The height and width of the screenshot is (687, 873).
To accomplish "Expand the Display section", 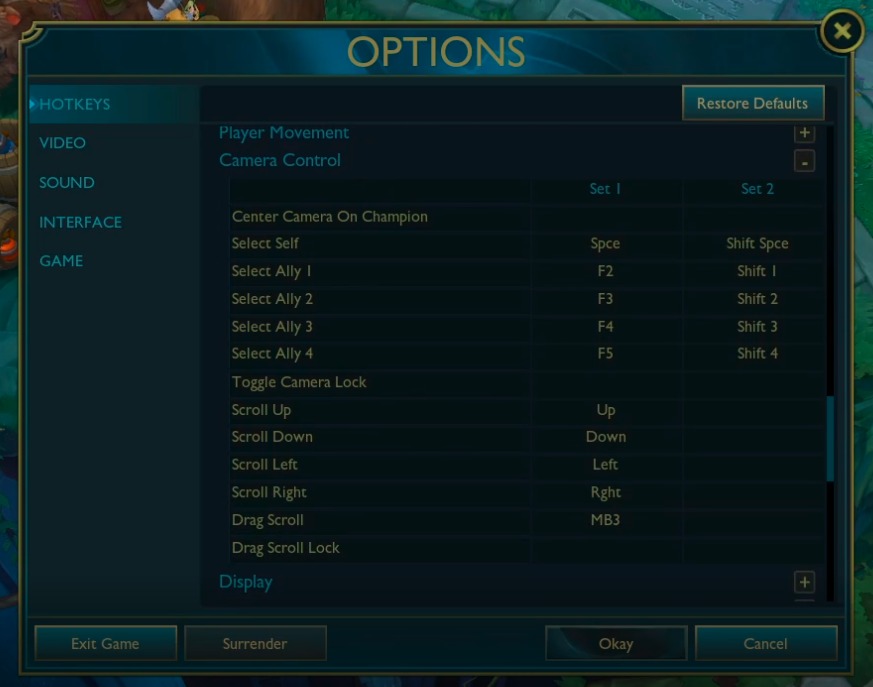I will point(804,582).
